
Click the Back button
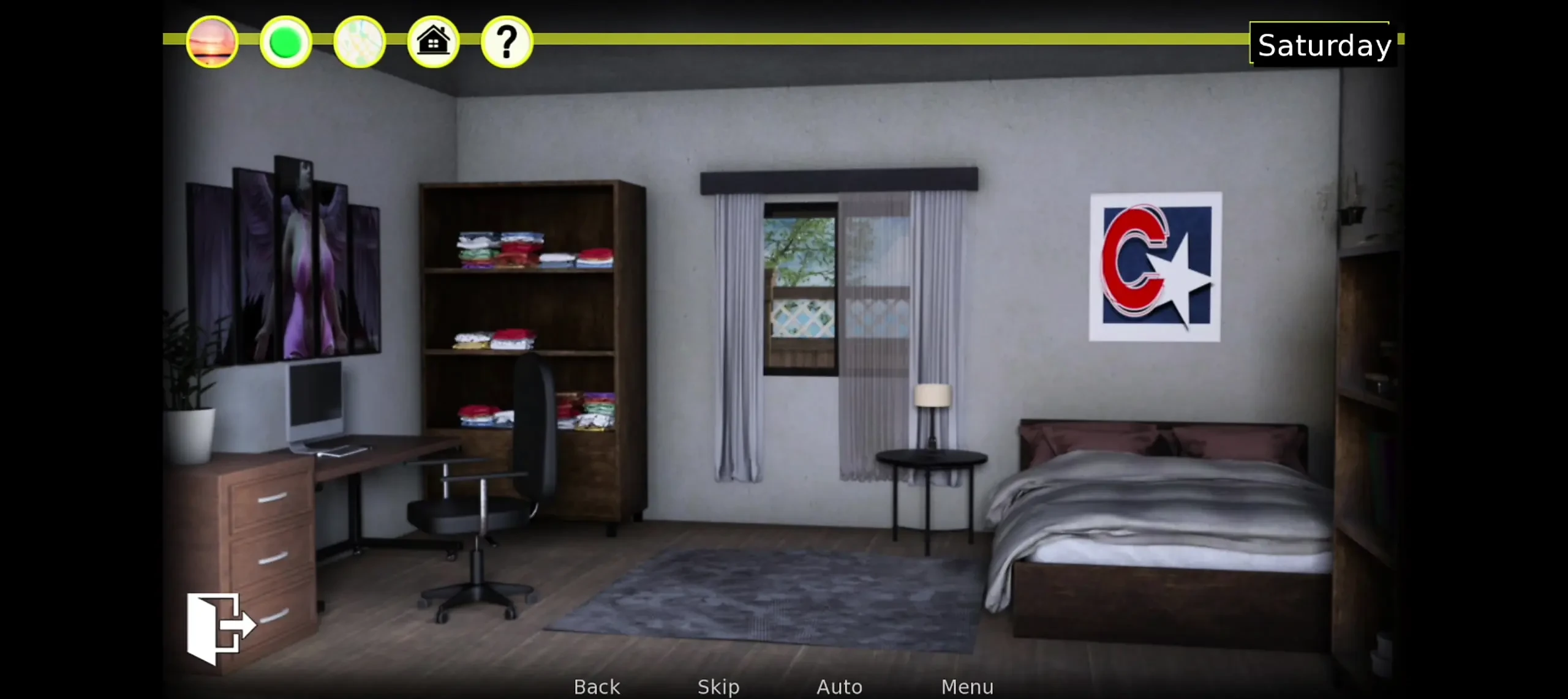(x=597, y=687)
